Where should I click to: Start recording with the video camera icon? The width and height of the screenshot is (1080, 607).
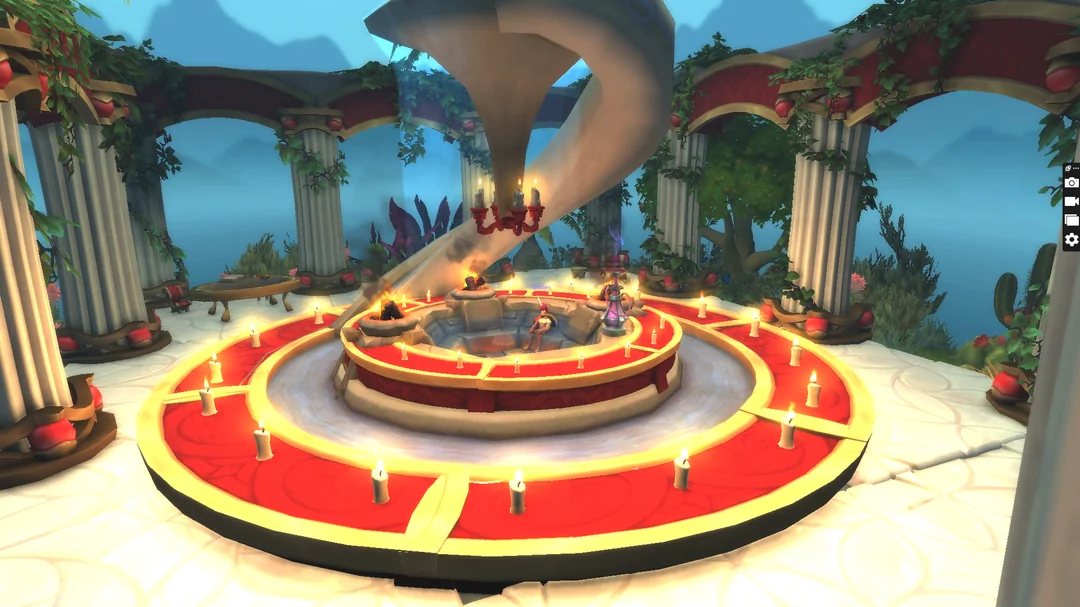(1071, 201)
